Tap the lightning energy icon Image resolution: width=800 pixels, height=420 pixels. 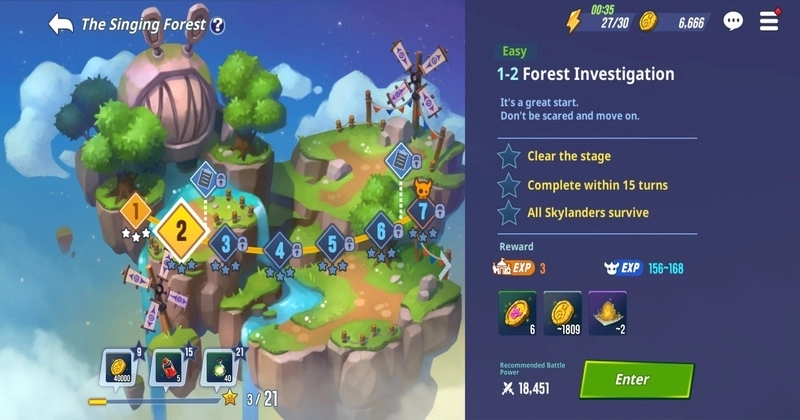coord(574,21)
